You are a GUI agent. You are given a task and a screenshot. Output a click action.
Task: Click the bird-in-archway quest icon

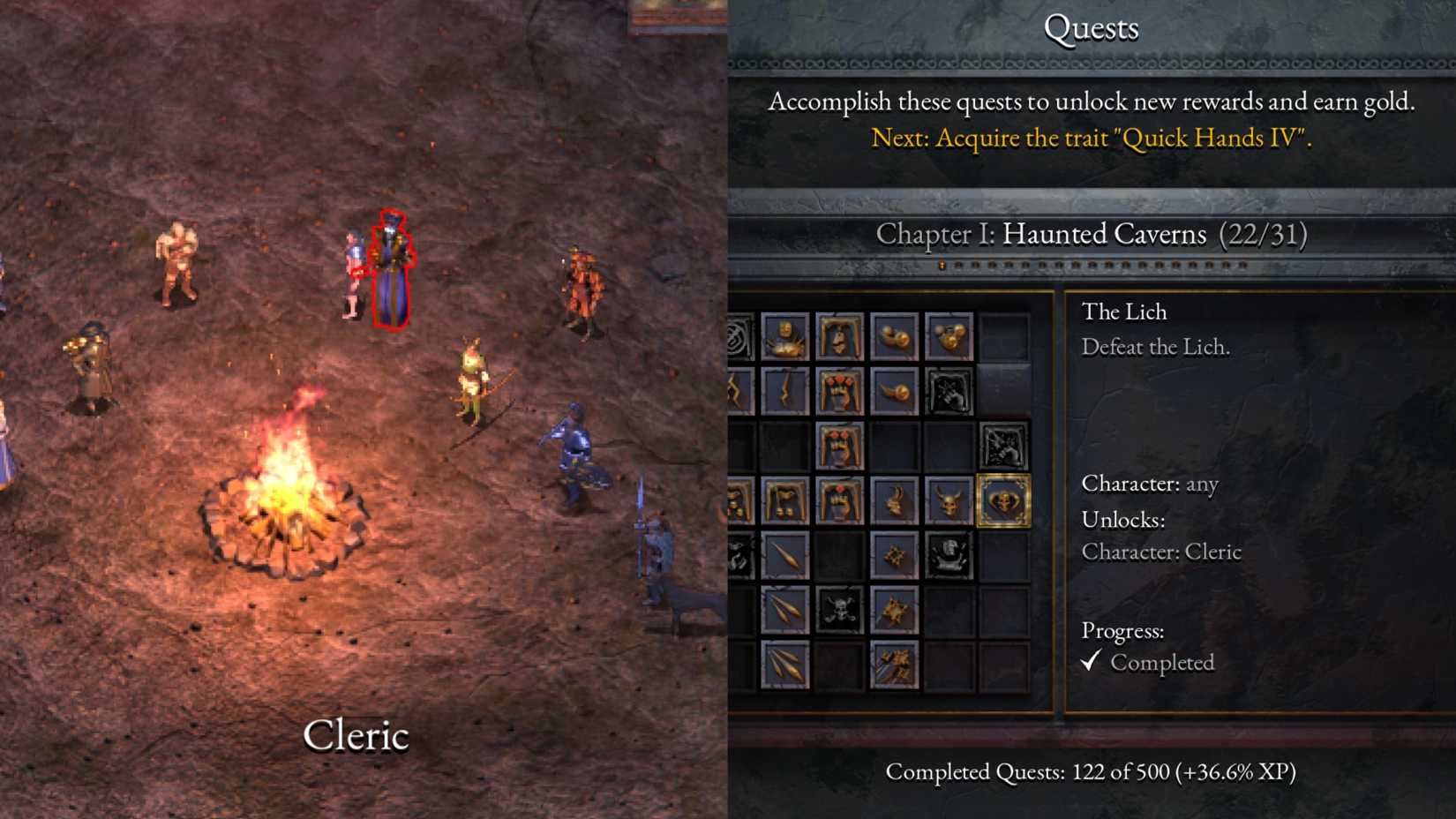coord(839,334)
